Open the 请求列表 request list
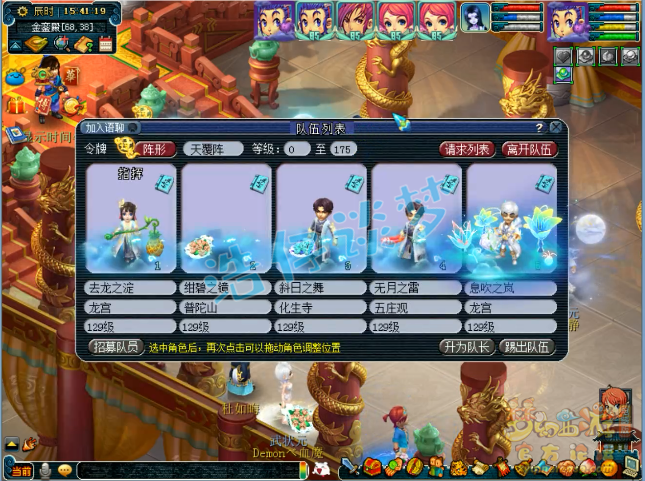 point(467,149)
